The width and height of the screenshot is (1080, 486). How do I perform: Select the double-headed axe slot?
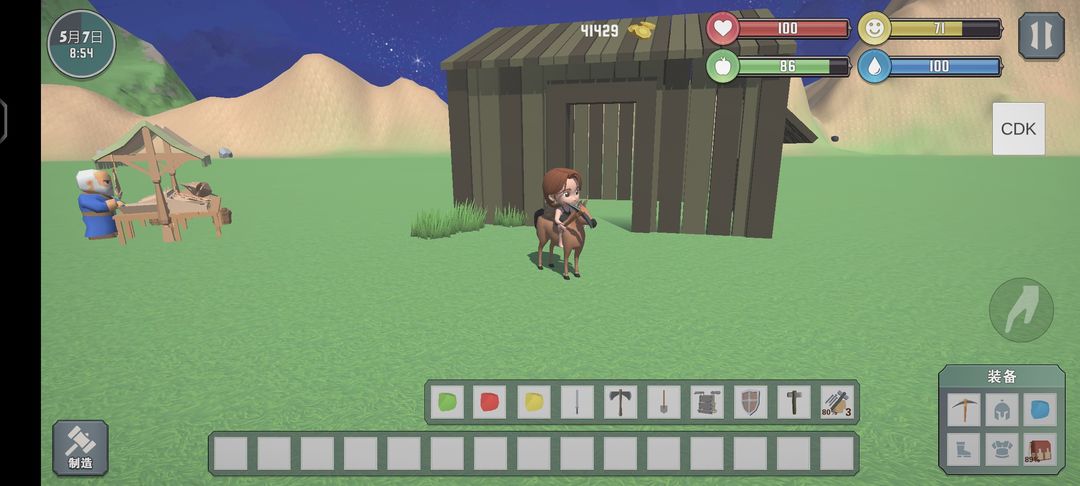click(620, 402)
